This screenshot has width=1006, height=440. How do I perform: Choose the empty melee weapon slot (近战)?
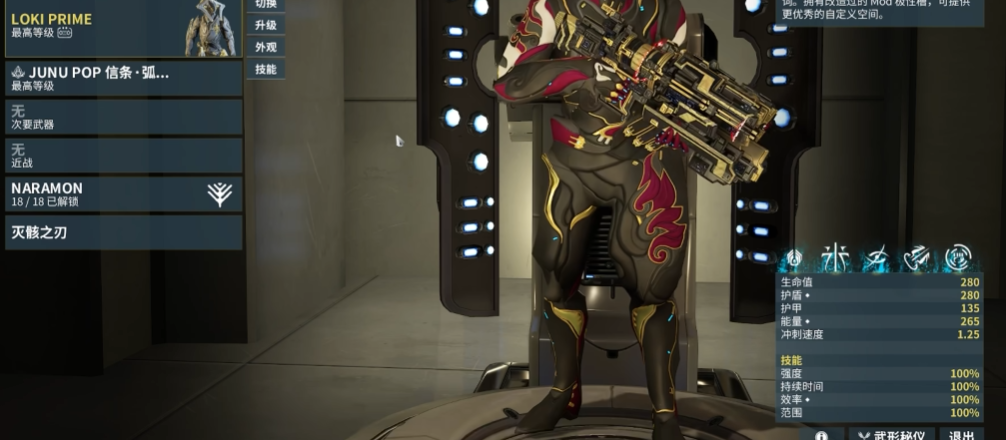point(122,155)
